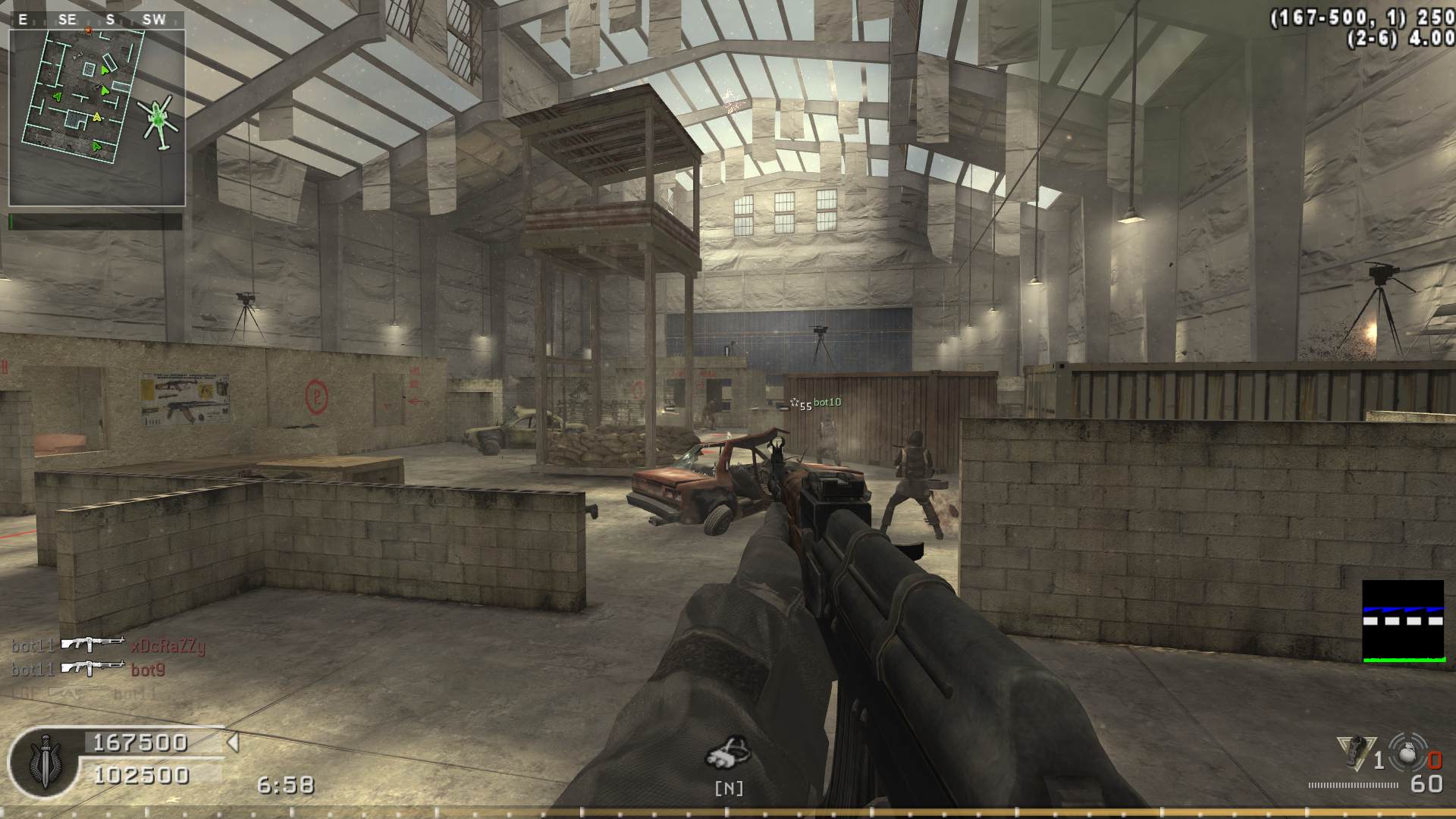The image size is (1456, 819).
Task: Select the green helicopter marker on the minimap
Action: [159, 120]
